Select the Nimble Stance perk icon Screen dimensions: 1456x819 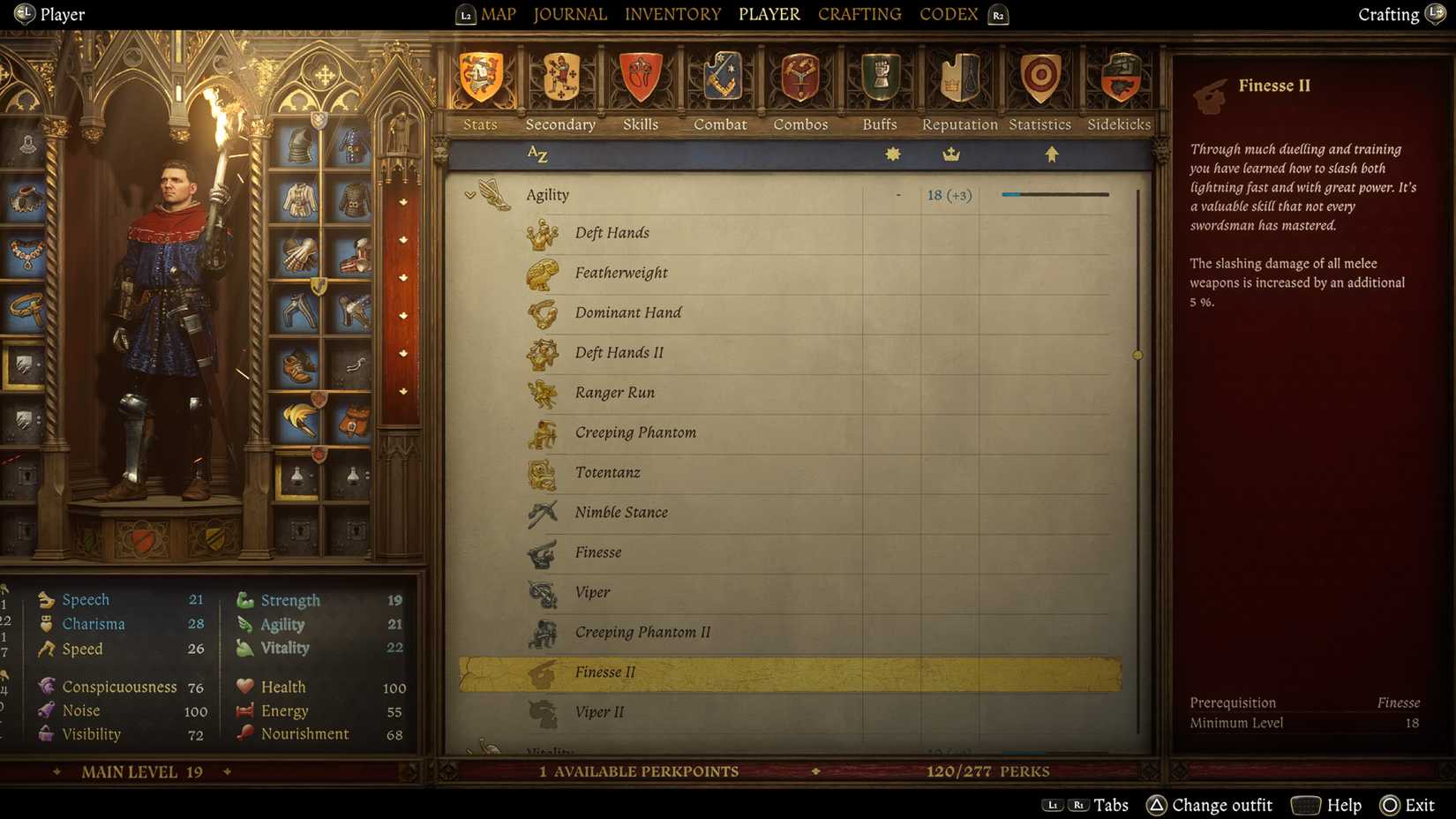542,512
